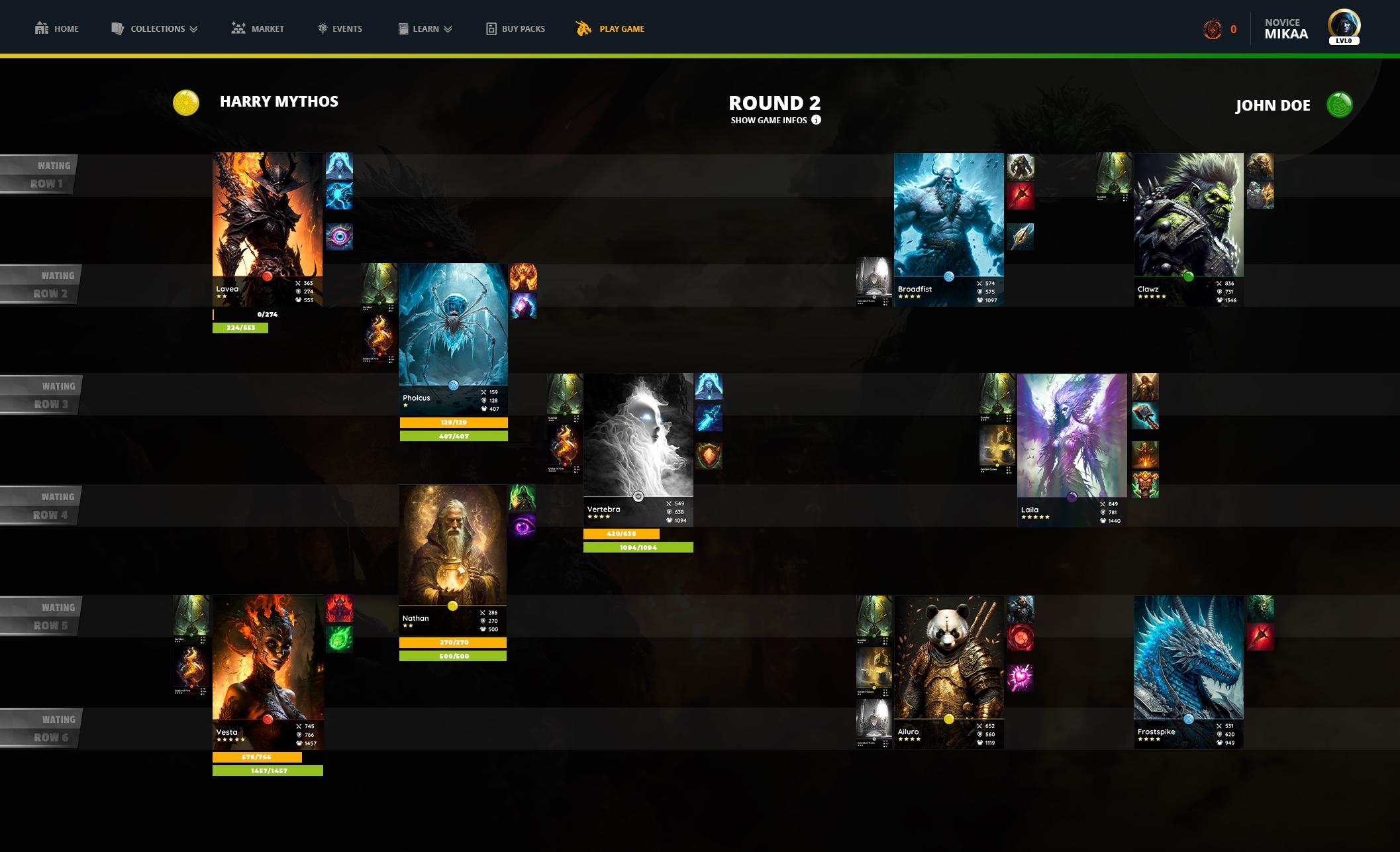Viewport: 1400px width, 852px height.
Task: Click the Waiting Row 1 label
Action: coord(40,174)
